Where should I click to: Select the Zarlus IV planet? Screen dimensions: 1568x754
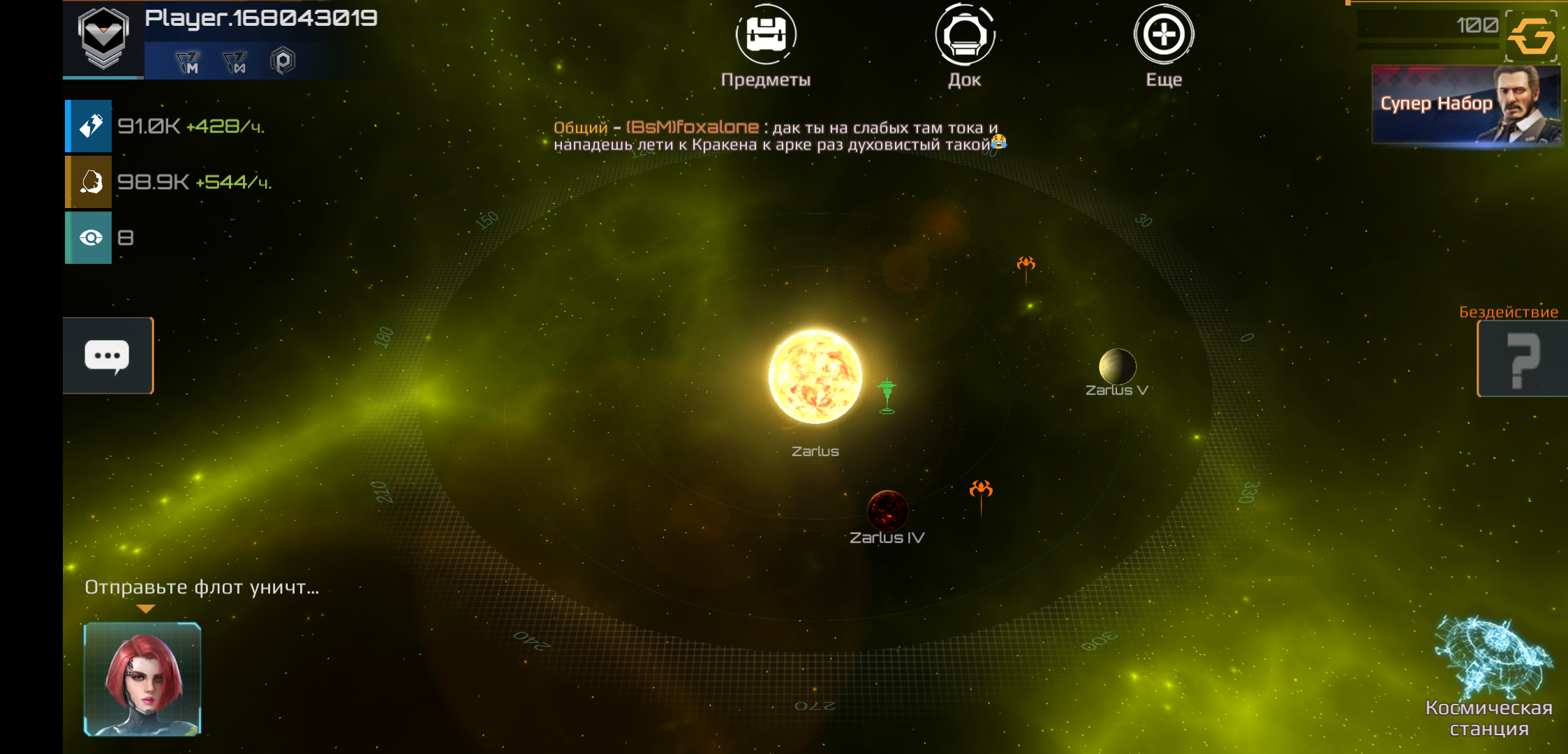[x=887, y=511]
